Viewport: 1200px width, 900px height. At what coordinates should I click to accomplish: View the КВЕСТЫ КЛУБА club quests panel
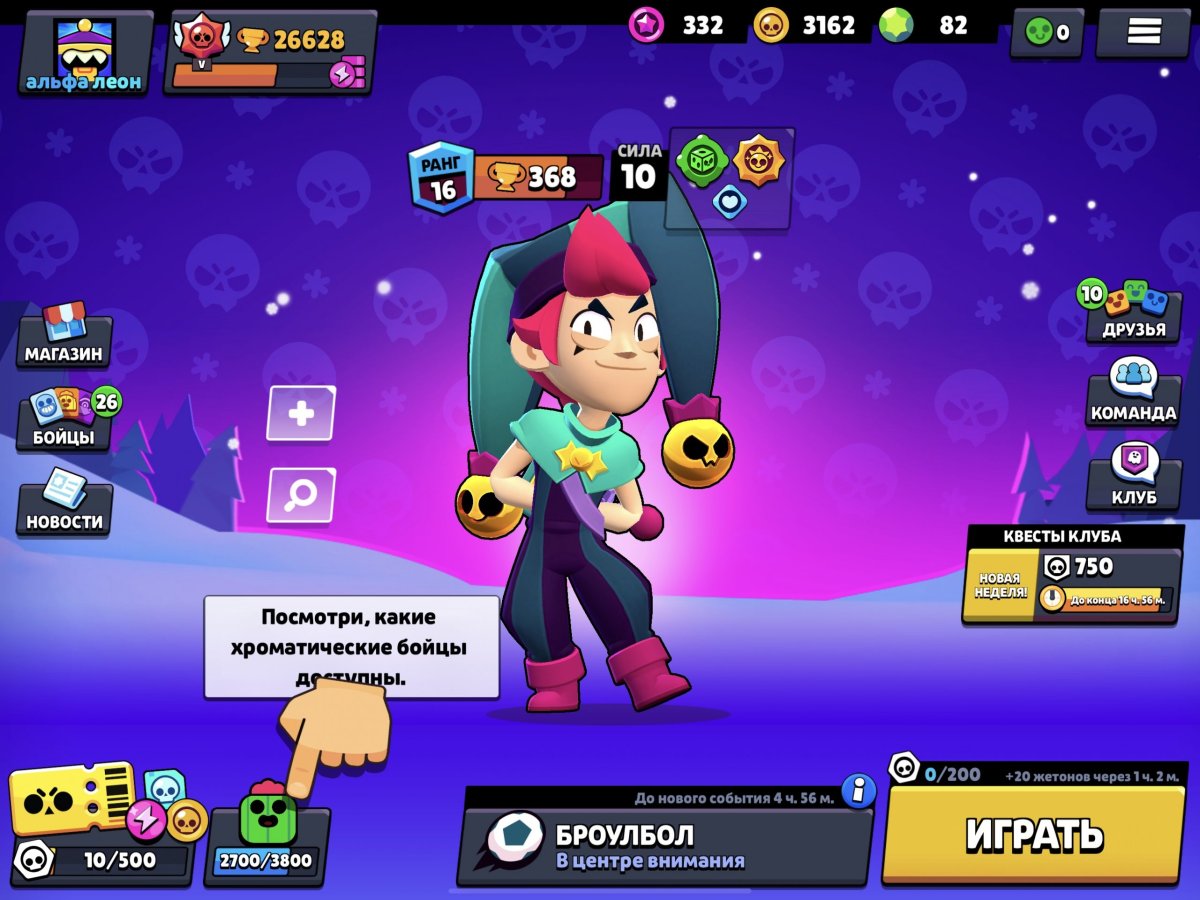tap(1072, 575)
